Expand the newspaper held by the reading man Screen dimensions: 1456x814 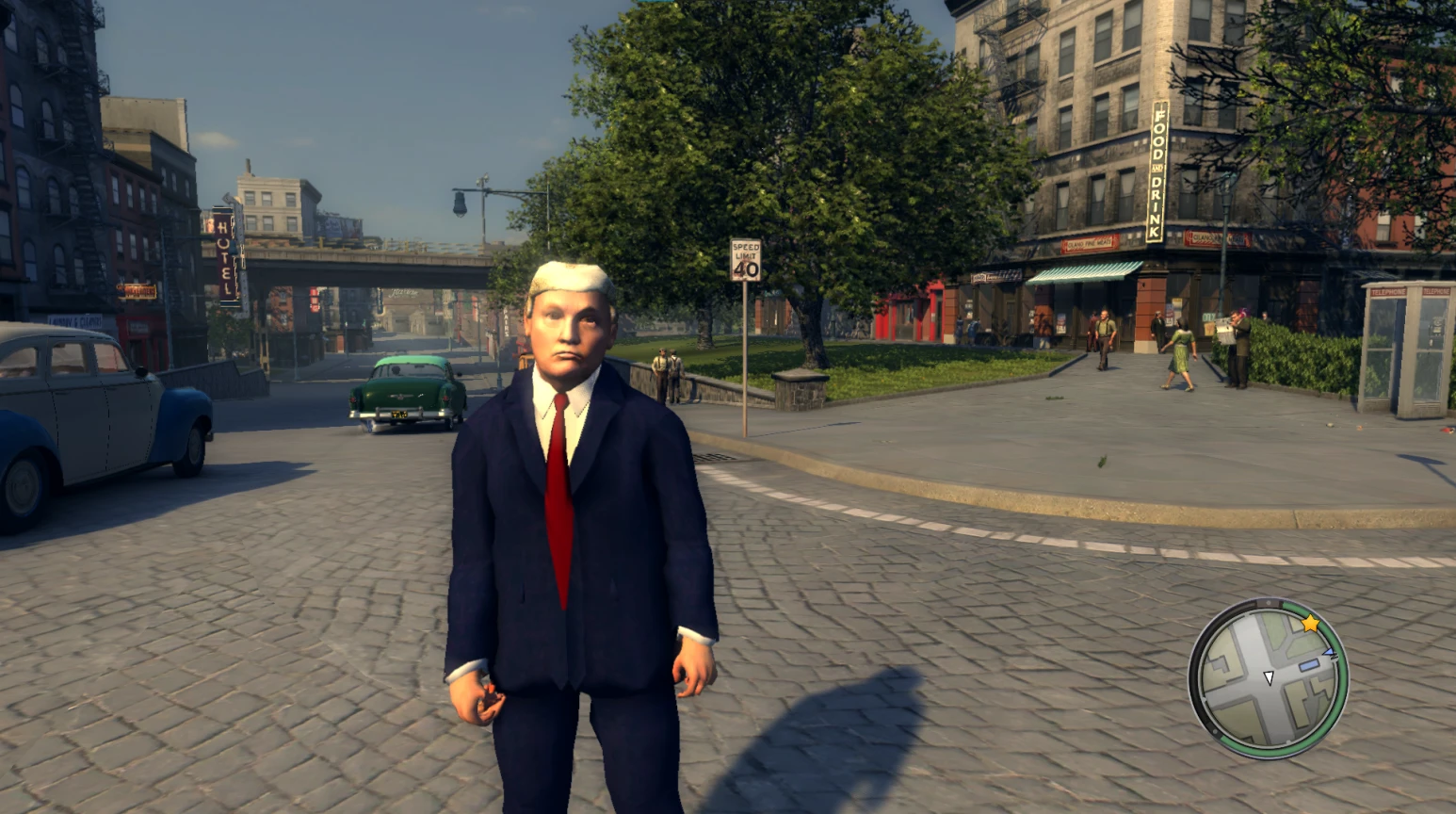click(1225, 331)
